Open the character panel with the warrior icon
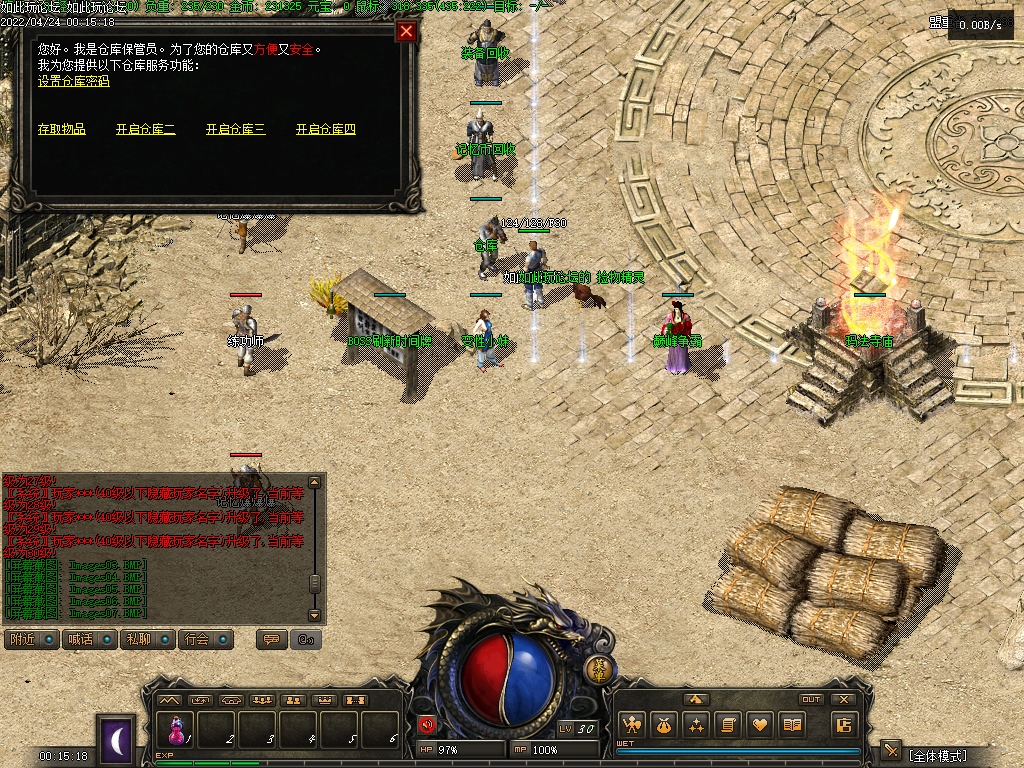Image resolution: width=1024 pixels, height=768 pixels. point(631,725)
